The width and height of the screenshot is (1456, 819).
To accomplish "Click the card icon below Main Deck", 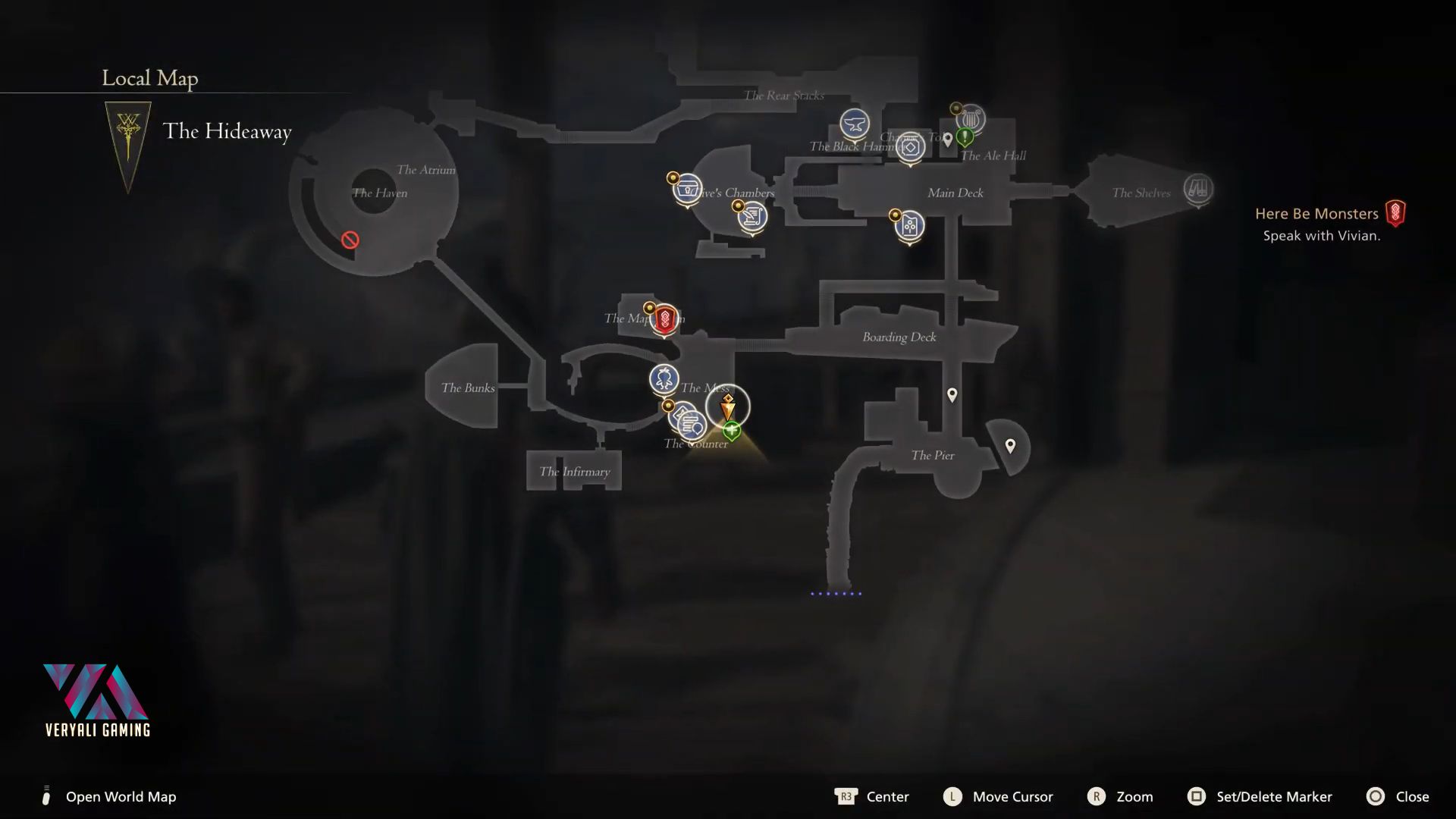I will tap(909, 225).
